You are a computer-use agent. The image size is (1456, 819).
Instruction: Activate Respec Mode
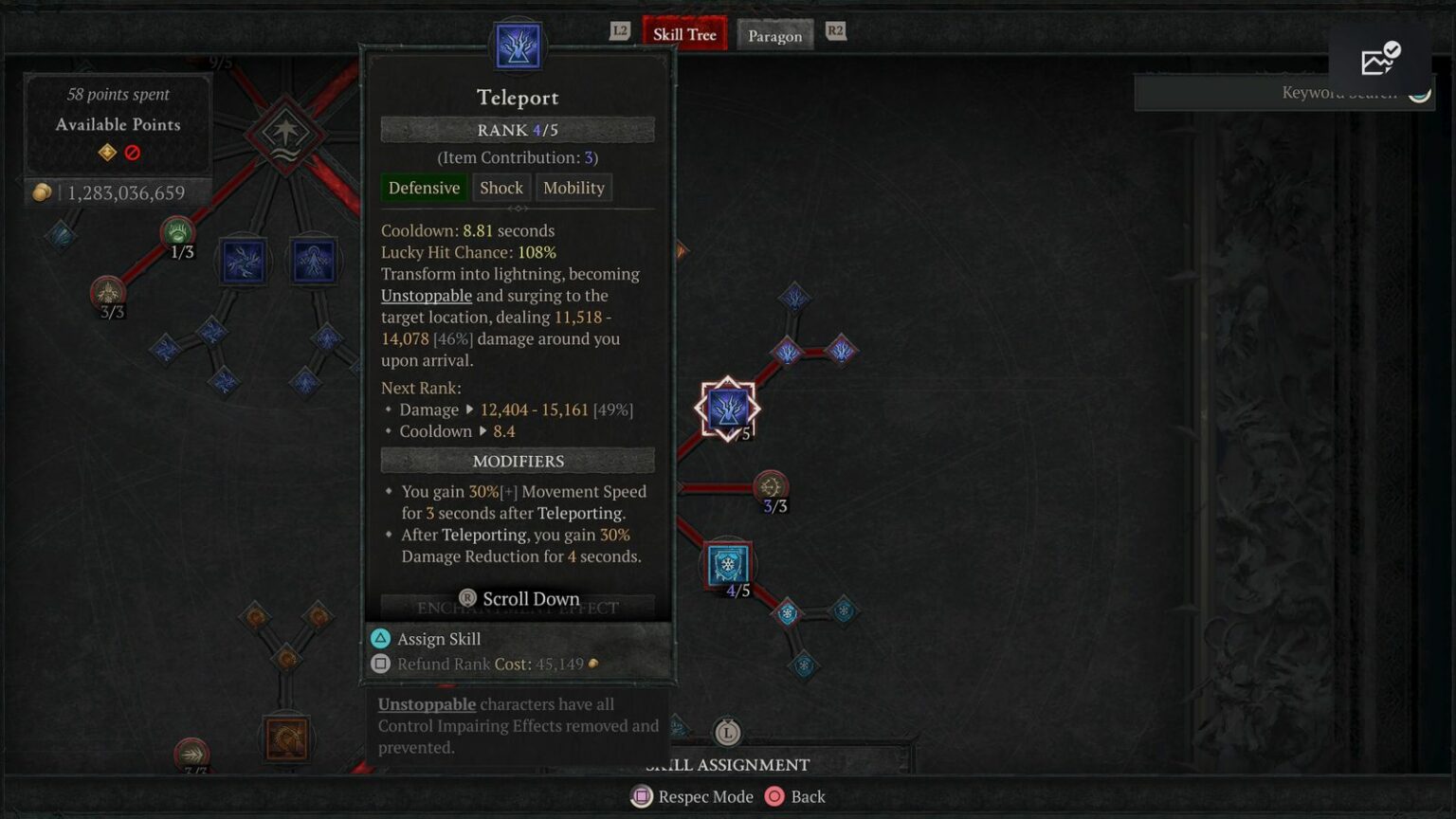click(x=692, y=796)
